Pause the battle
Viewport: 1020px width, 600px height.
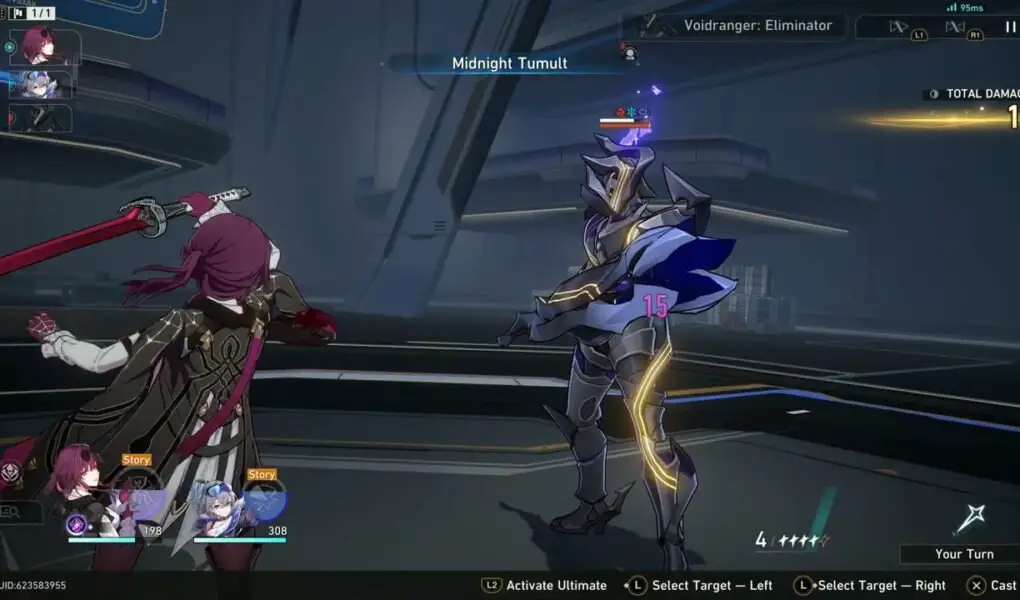pos(1006,27)
